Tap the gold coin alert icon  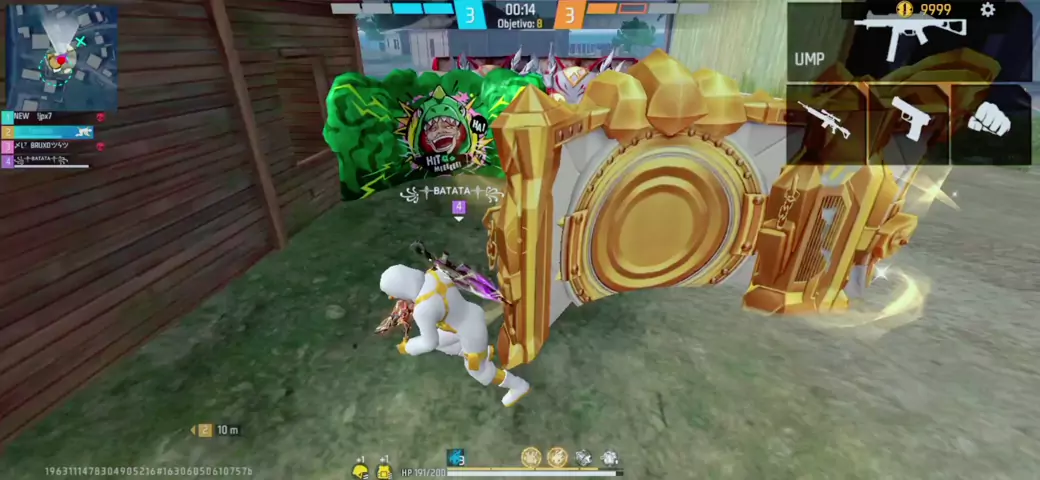coord(905,10)
